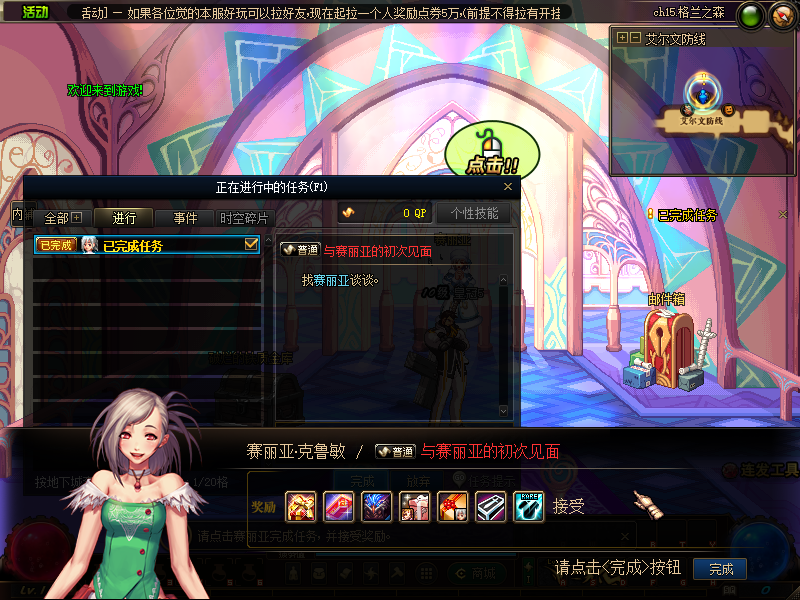The image size is (800, 600).
Task: Select the 进行 in-progress tab
Action: [125, 218]
